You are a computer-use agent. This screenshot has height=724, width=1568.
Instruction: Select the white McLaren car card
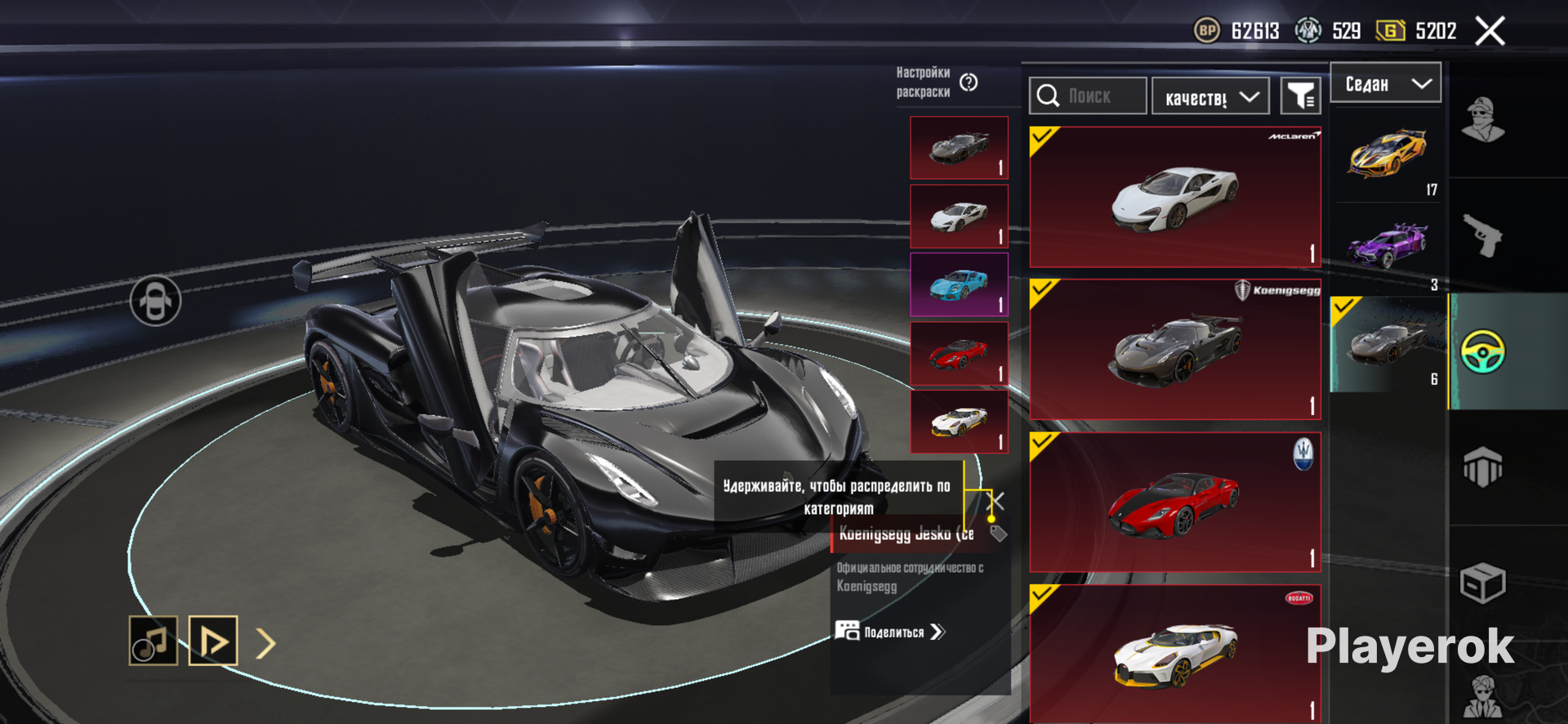coord(1174,197)
